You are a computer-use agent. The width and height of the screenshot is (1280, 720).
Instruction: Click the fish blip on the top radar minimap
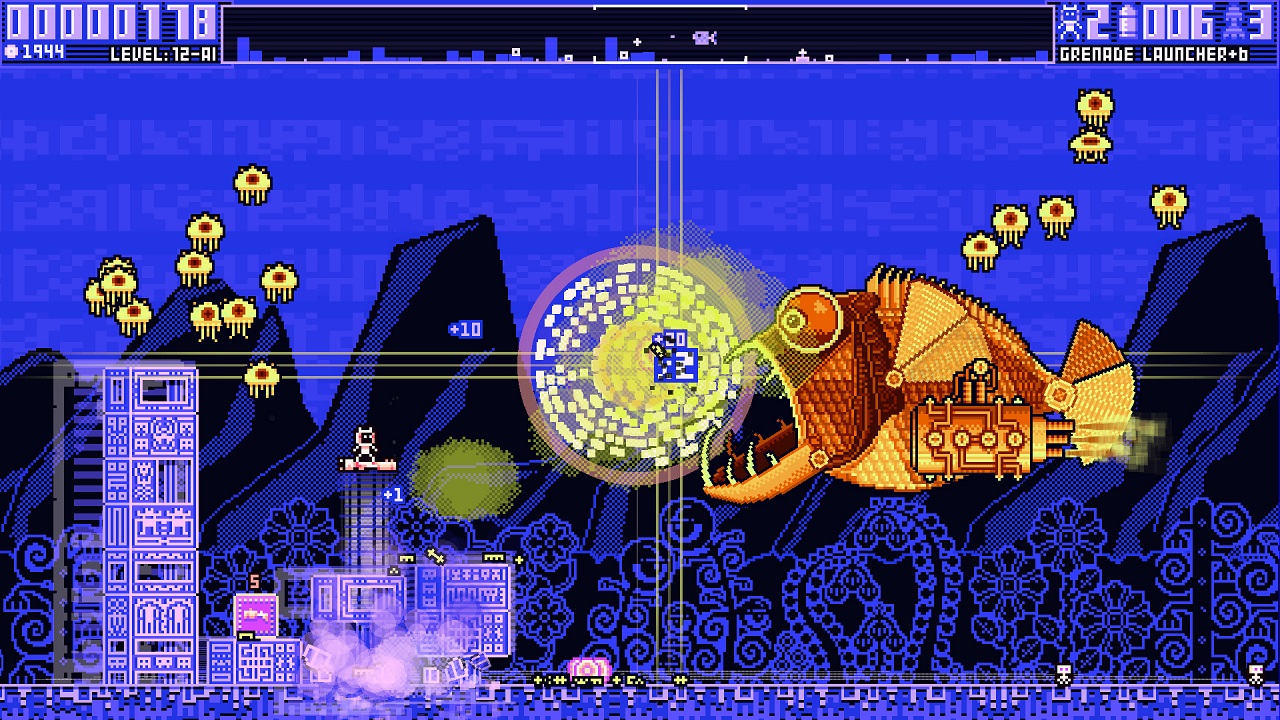pos(703,36)
